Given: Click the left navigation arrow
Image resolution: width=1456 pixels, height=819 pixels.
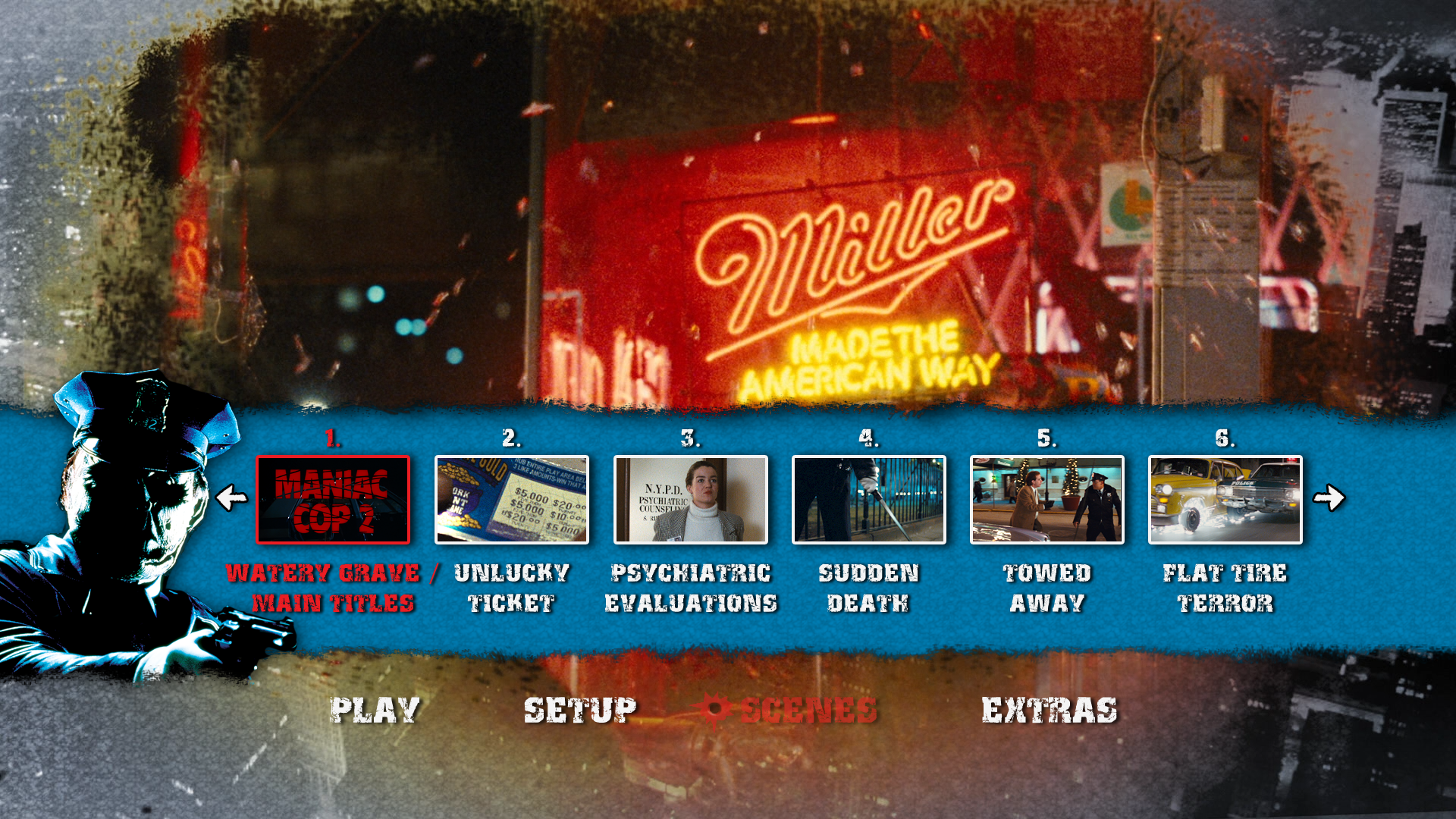Looking at the screenshot, I should 231,497.
